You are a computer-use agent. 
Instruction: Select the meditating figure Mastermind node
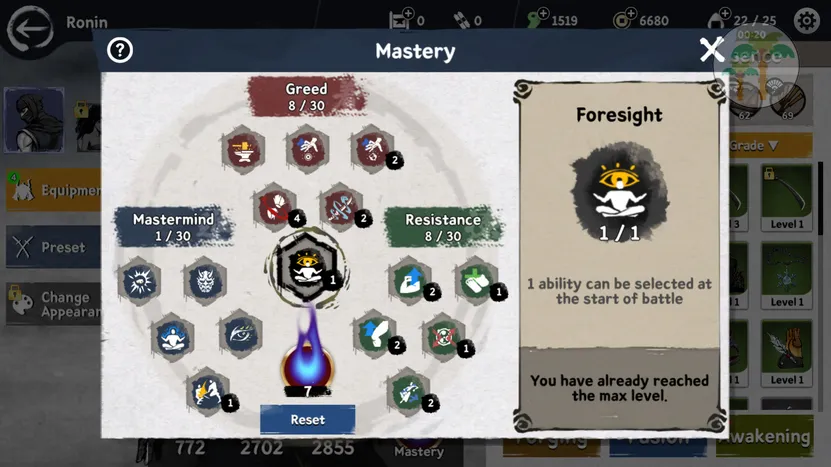172,337
